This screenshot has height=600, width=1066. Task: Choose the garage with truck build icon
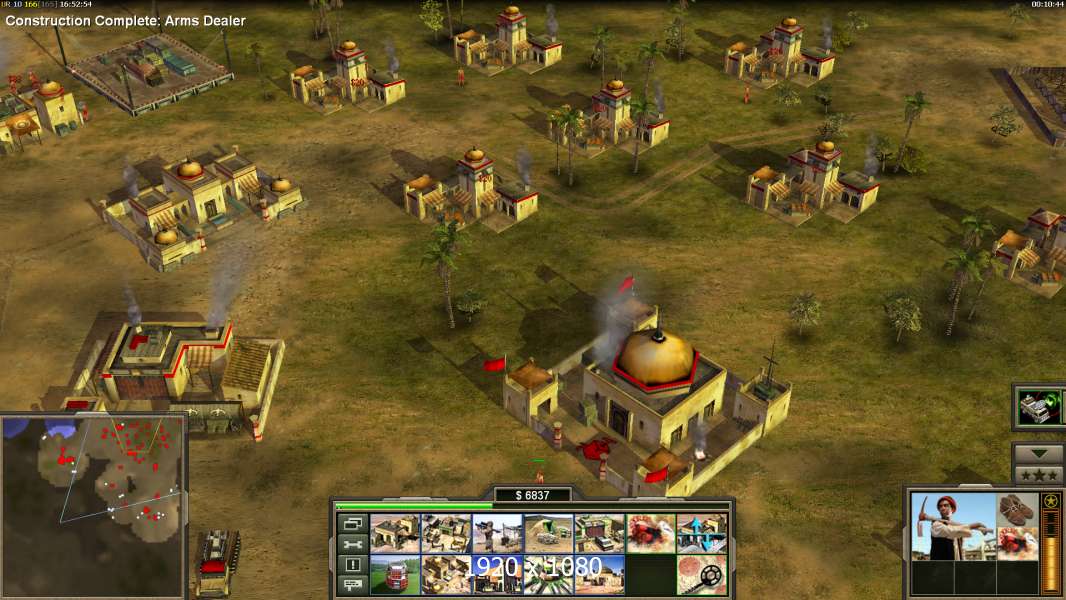click(599, 533)
